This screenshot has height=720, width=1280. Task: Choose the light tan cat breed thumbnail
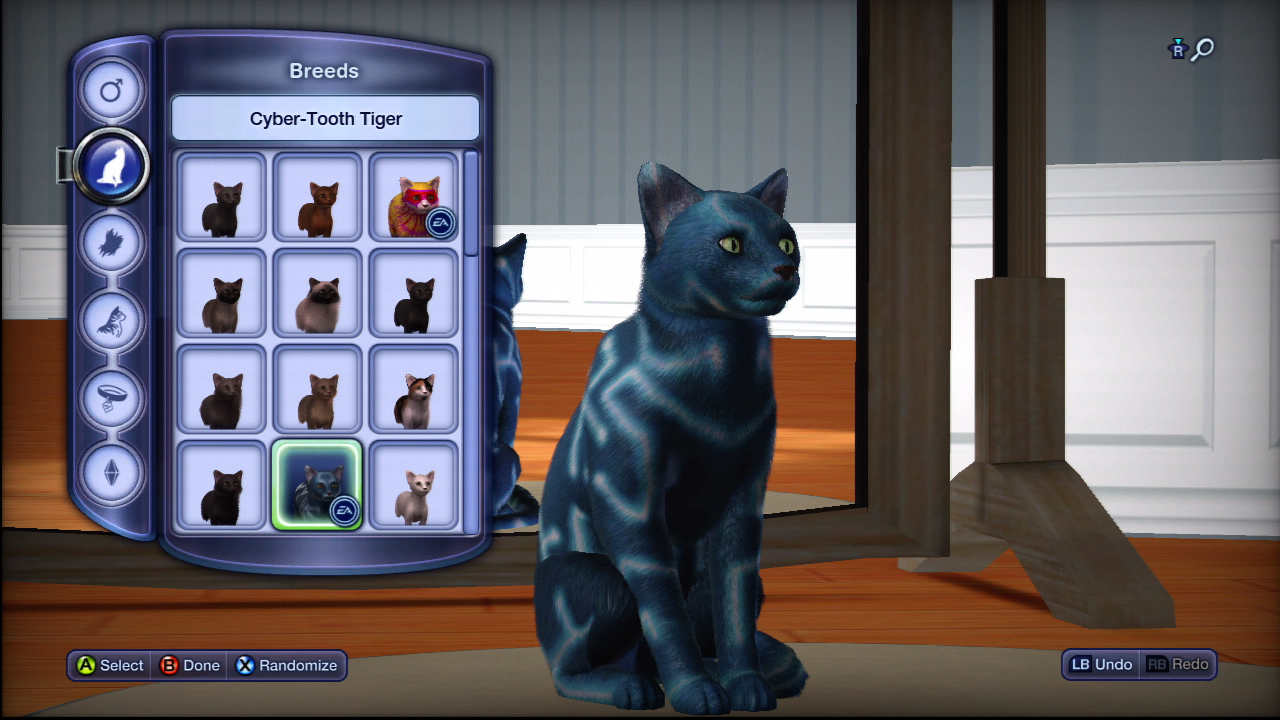point(318,389)
